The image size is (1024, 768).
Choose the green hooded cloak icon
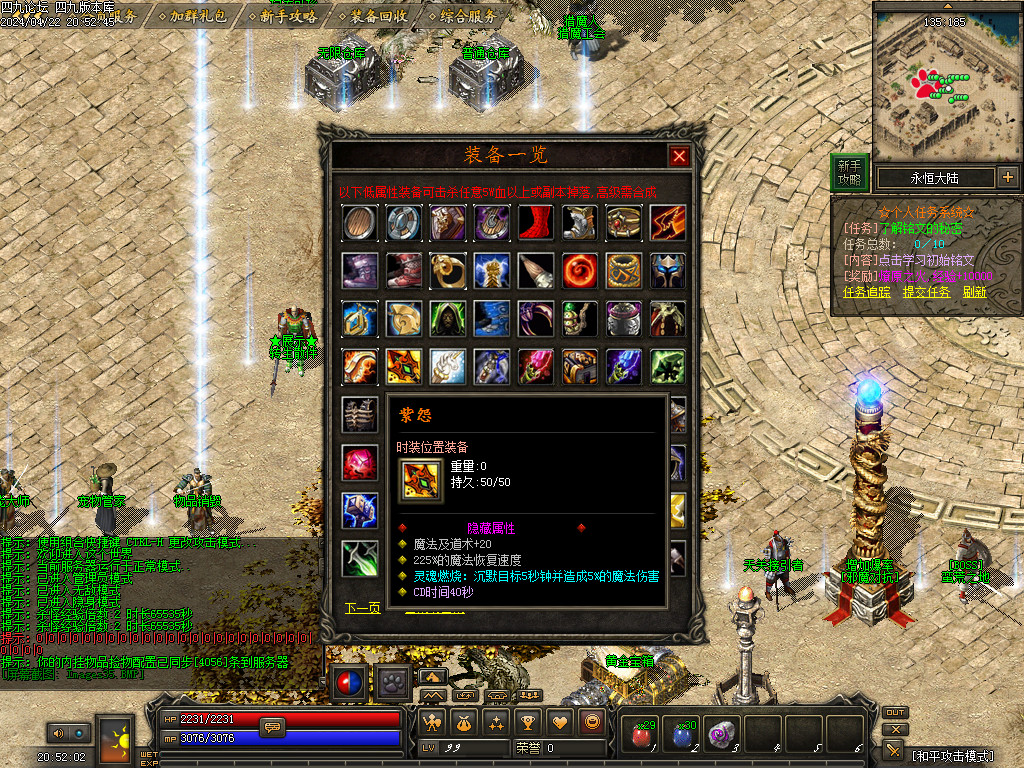pos(448,319)
